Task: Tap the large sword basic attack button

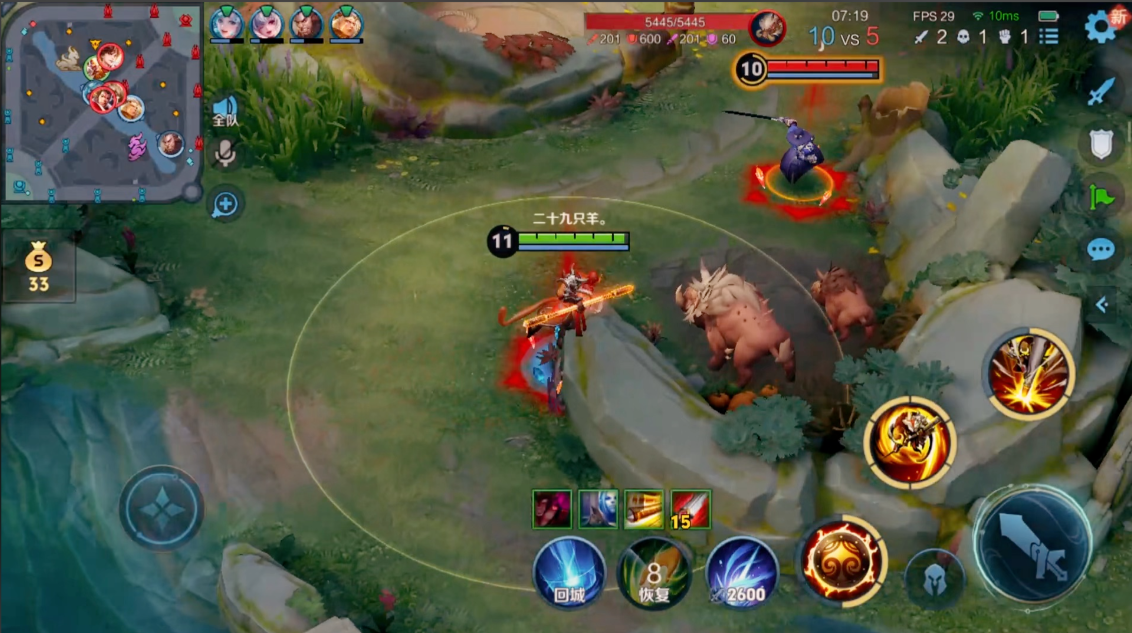Action: click(1032, 546)
